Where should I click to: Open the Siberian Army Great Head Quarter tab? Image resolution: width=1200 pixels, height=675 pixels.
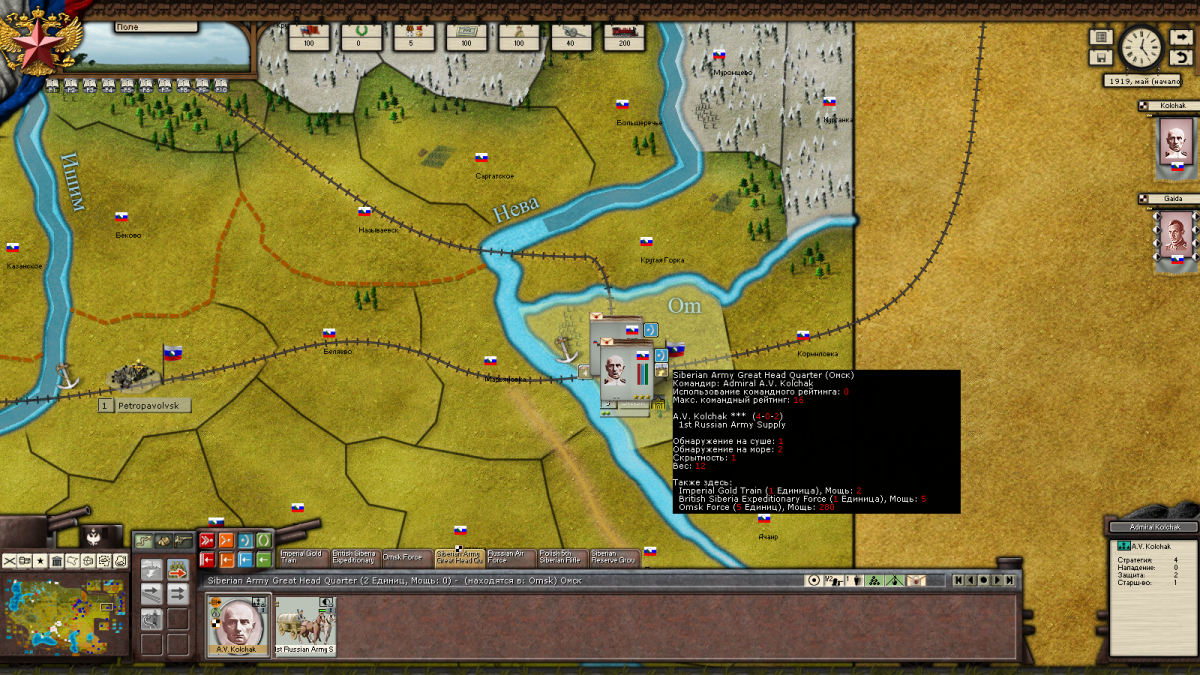(x=457, y=557)
